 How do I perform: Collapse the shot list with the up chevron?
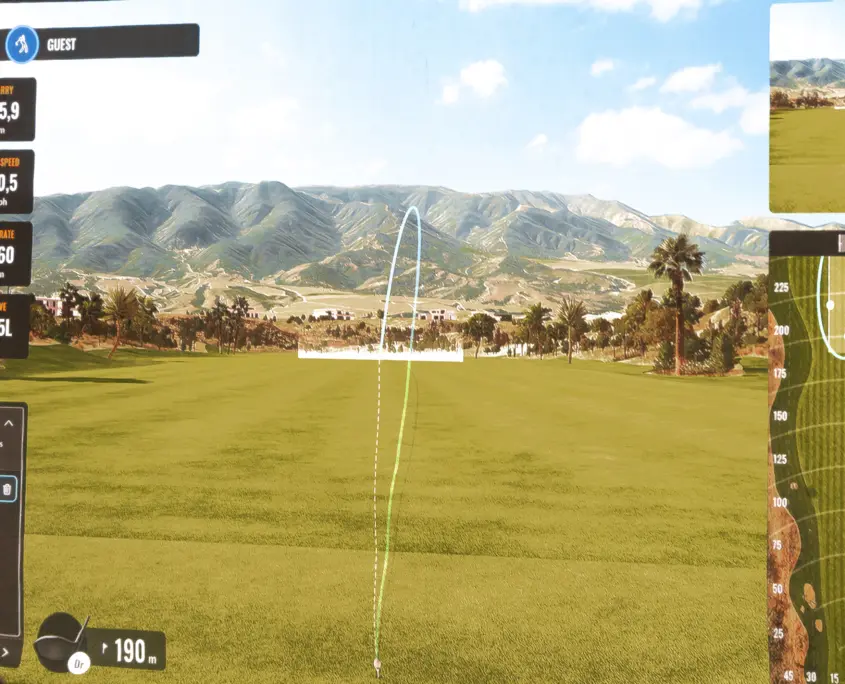tap(10, 423)
